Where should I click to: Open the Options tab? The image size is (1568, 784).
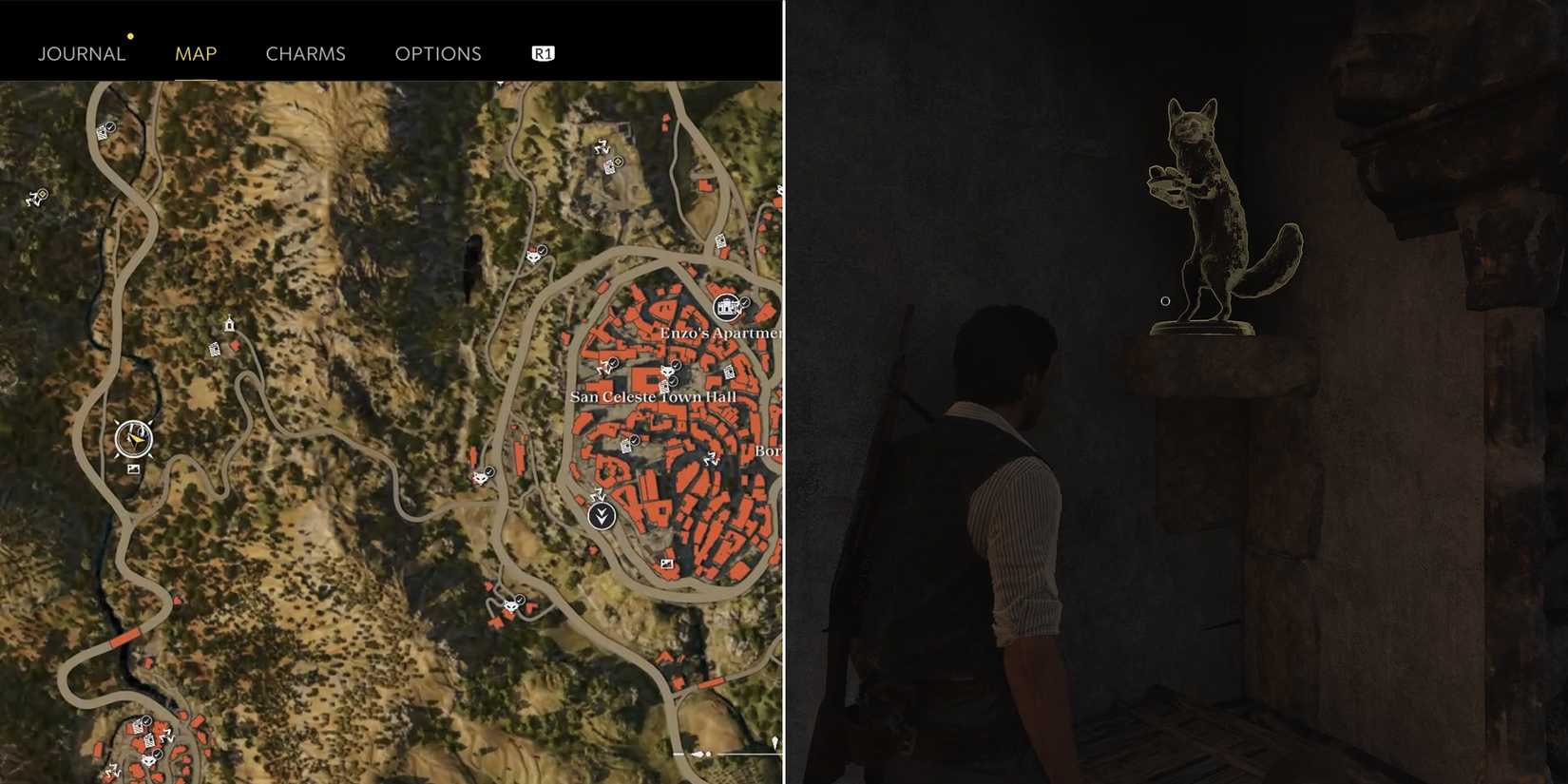pyautogui.click(x=438, y=53)
